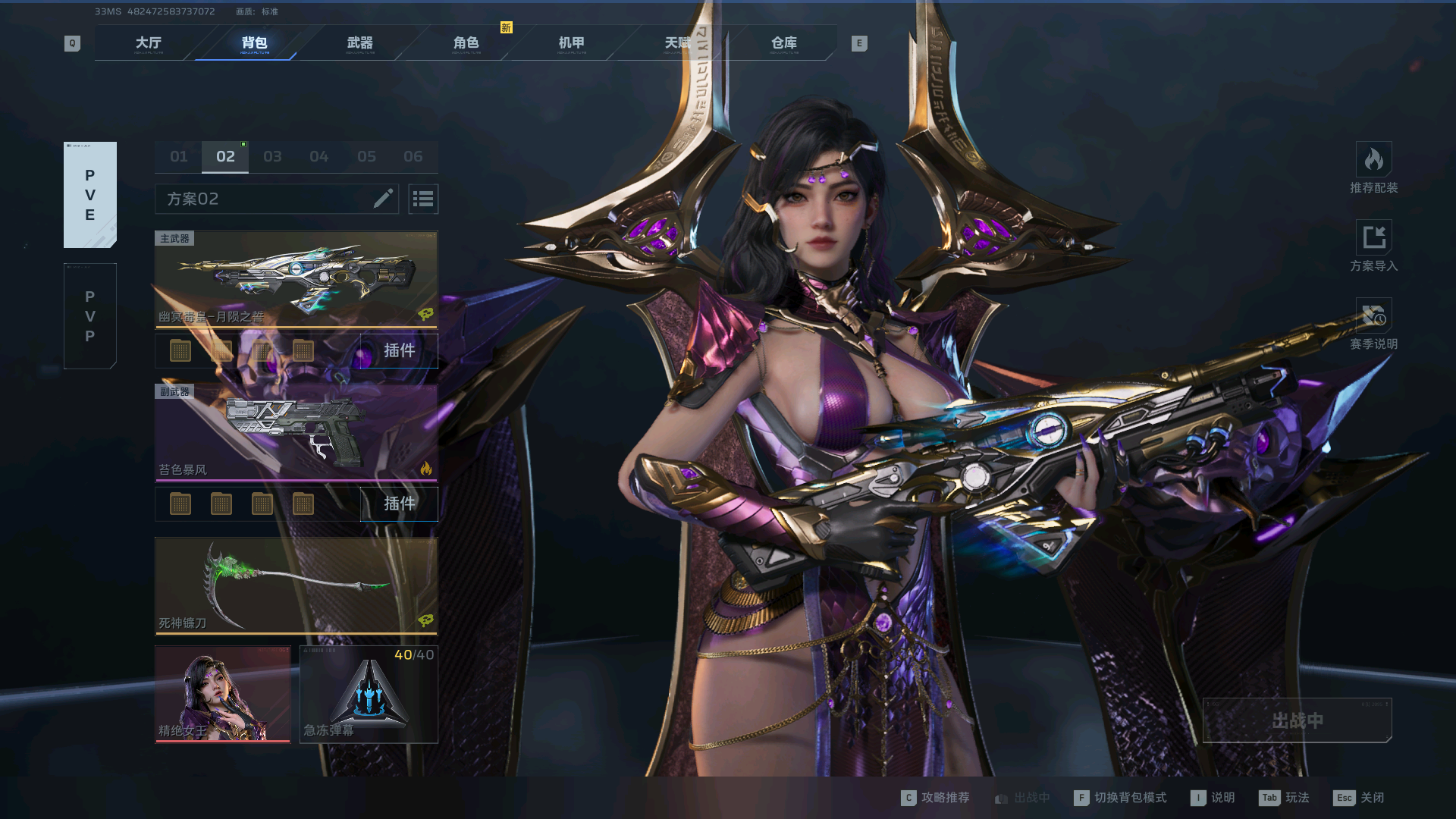
Task: Choose the 死神镰刀 scythe melee slot
Action: 296,585
